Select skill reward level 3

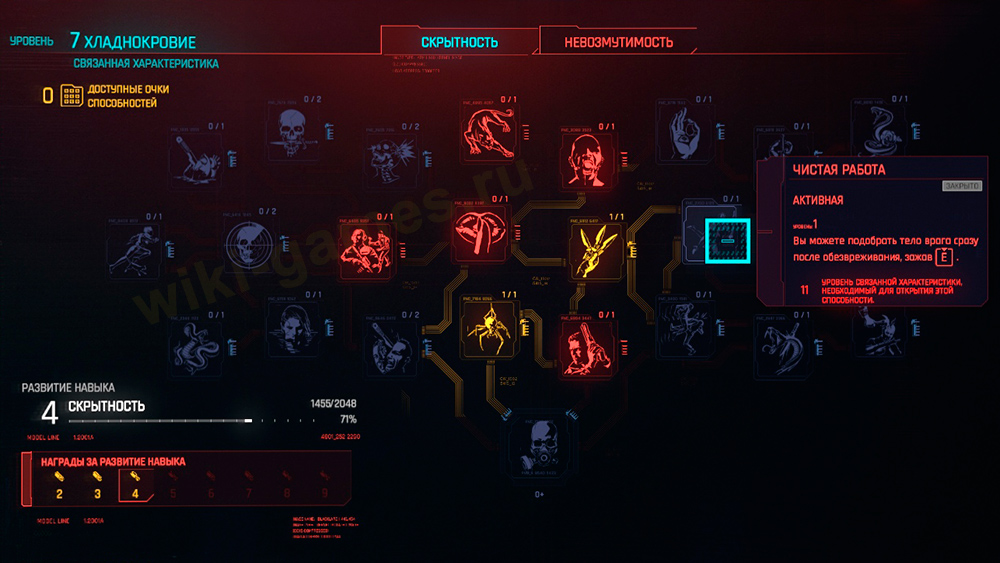pyautogui.click(x=97, y=484)
